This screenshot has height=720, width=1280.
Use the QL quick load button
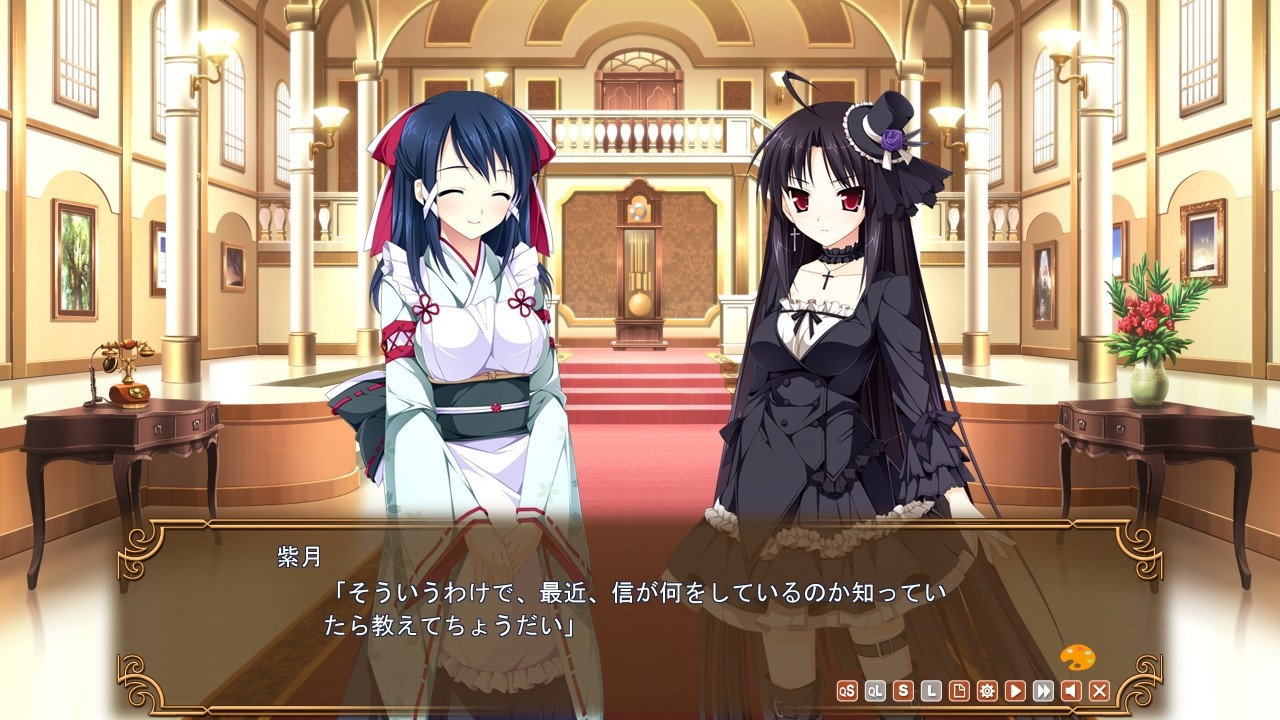pos(875,690)
